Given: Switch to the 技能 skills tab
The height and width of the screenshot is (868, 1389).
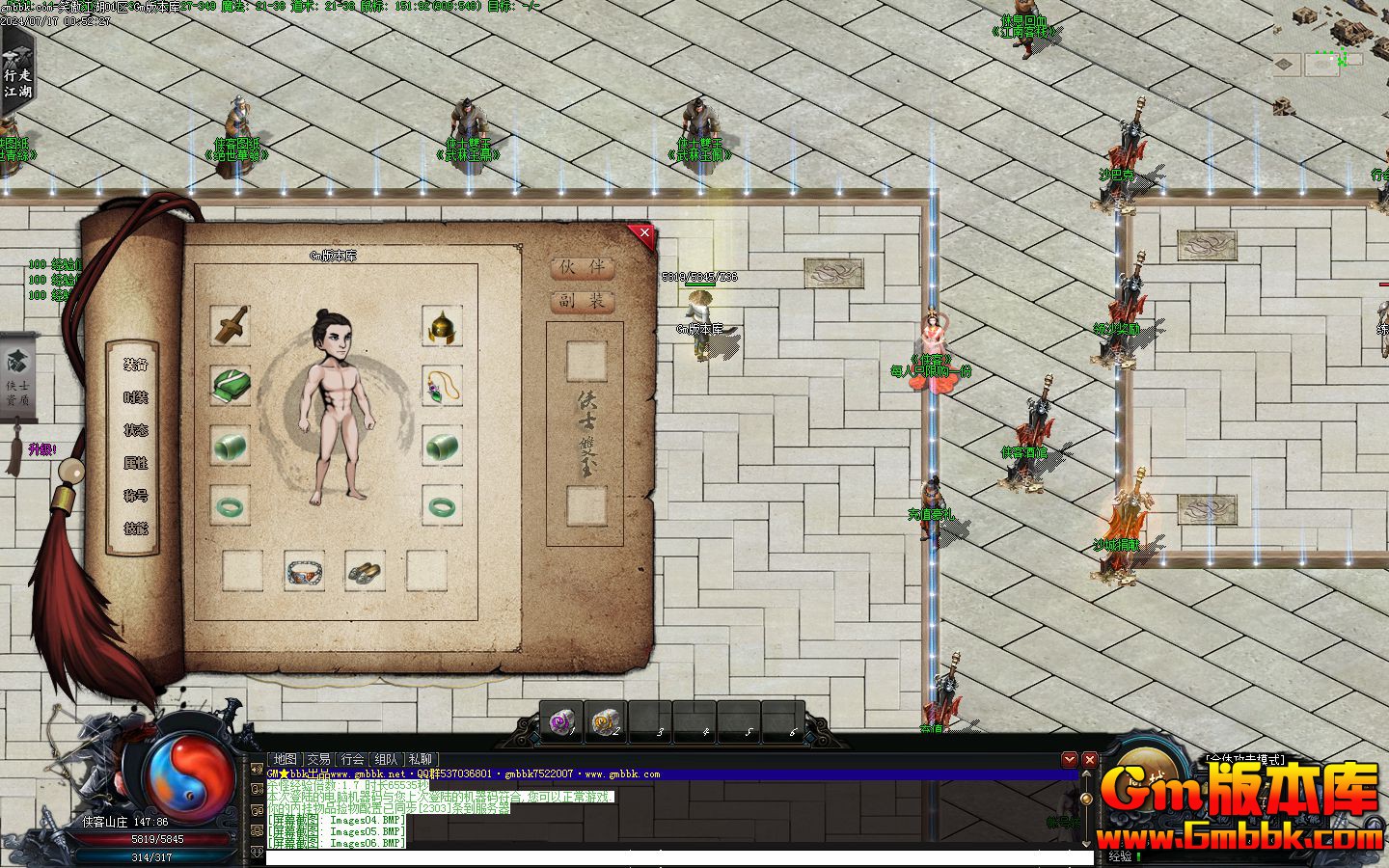Looking at the screenshot, I should pos(136,529).
